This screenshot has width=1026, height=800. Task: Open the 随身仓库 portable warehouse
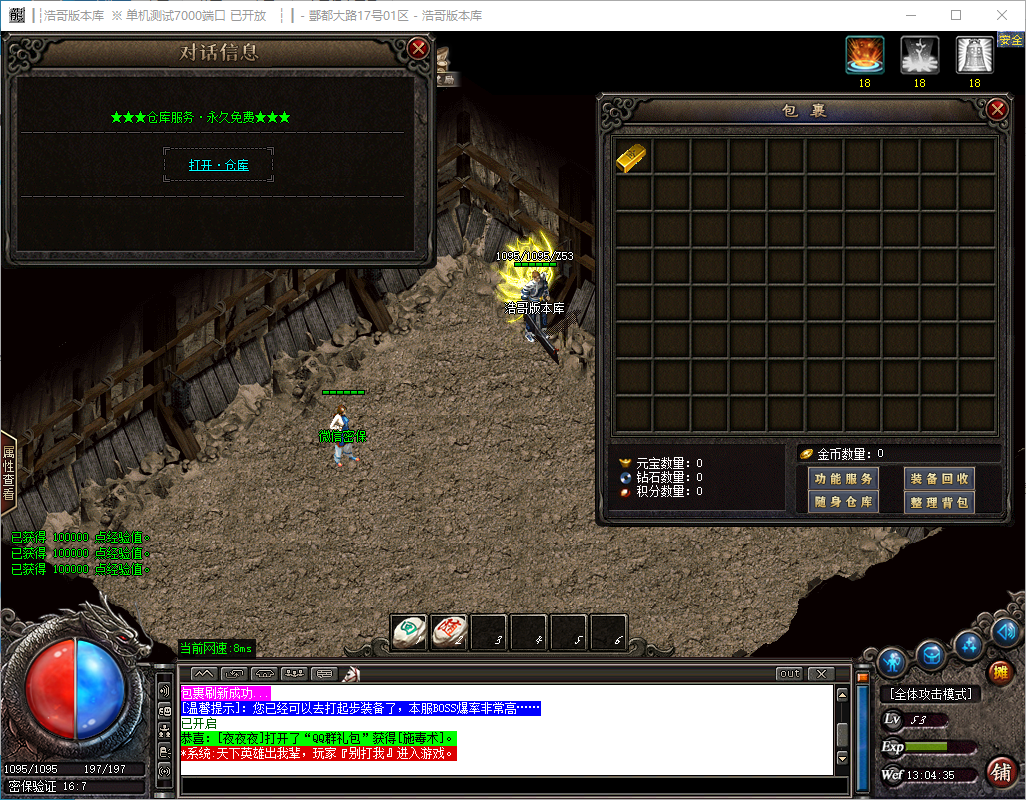(843, 502)
